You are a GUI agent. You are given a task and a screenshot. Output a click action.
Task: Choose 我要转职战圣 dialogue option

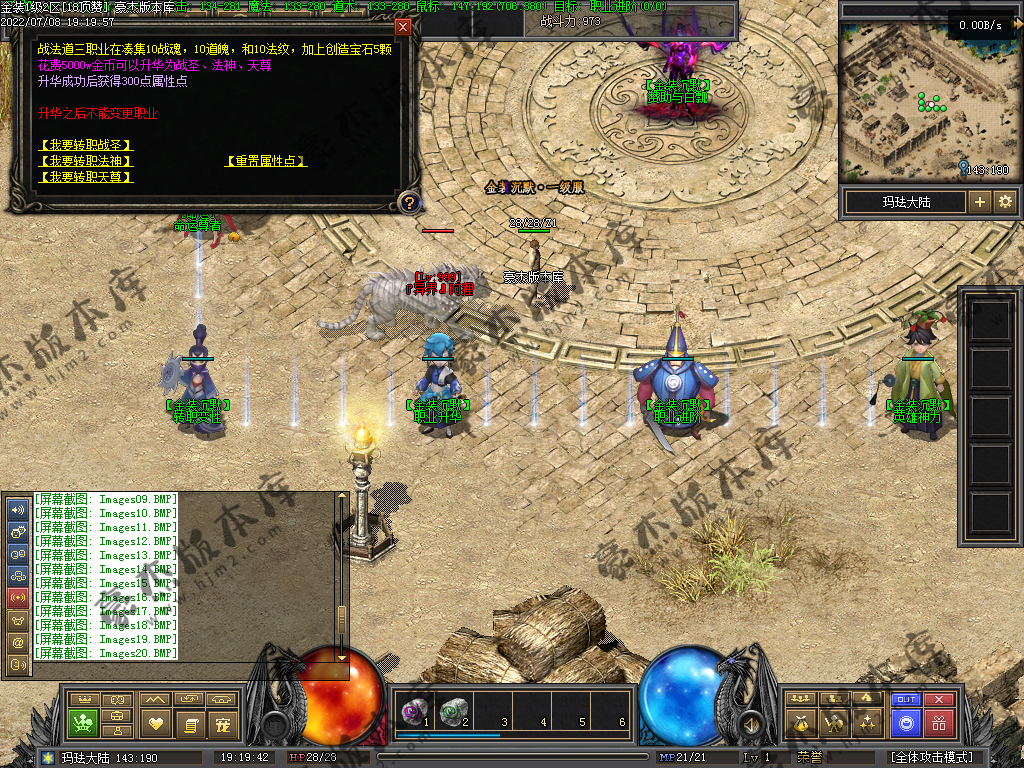[86, 146]
